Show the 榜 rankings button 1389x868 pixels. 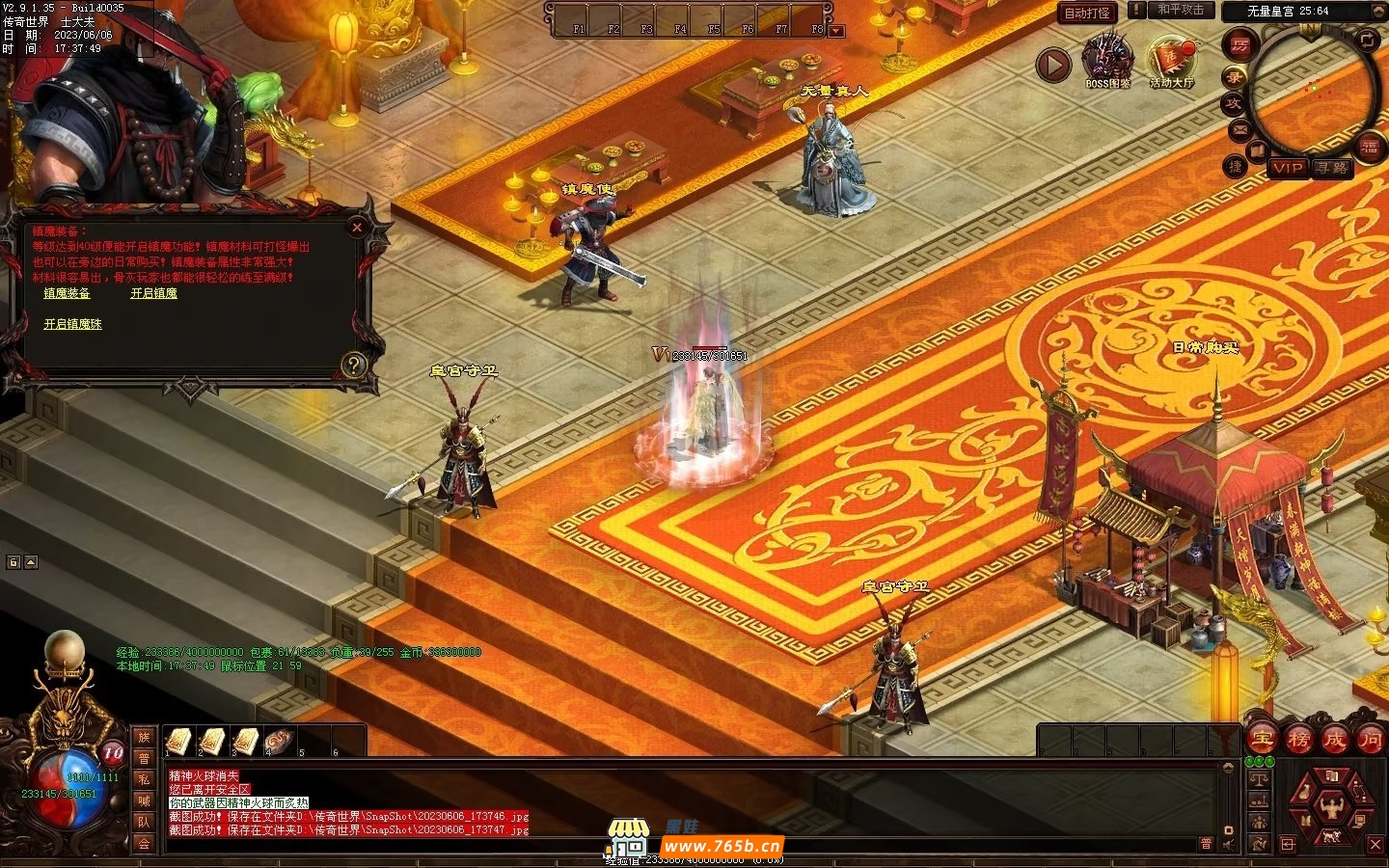click(1298, 740)
